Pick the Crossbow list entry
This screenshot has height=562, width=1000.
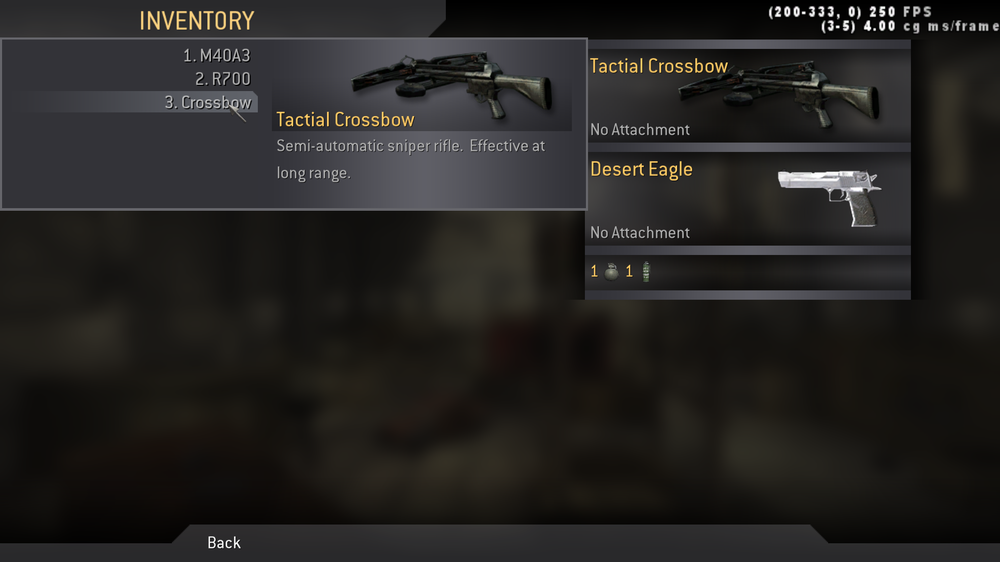point(208,102)
